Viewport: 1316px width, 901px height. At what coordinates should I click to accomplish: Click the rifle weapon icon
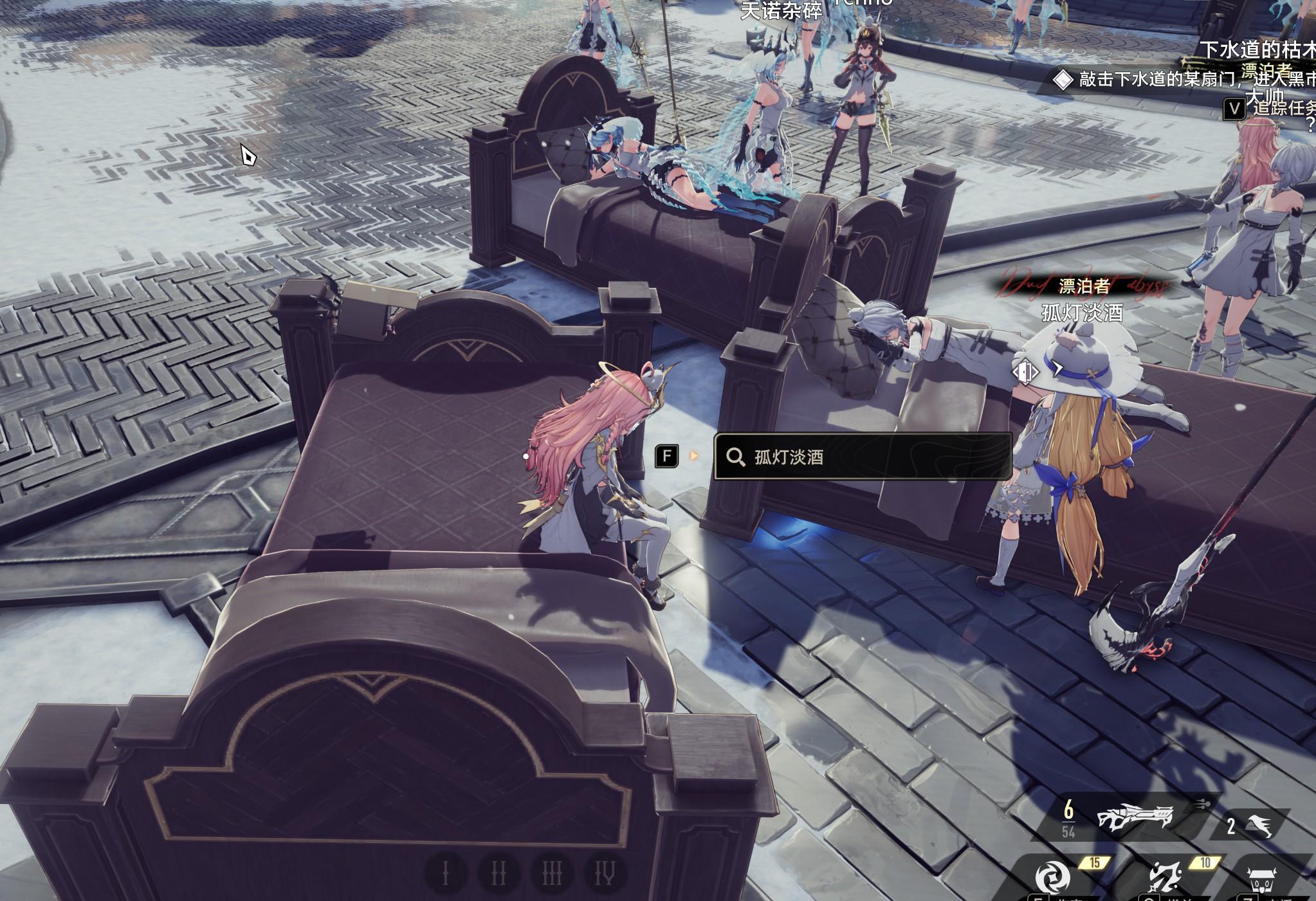coord(1135,819)
